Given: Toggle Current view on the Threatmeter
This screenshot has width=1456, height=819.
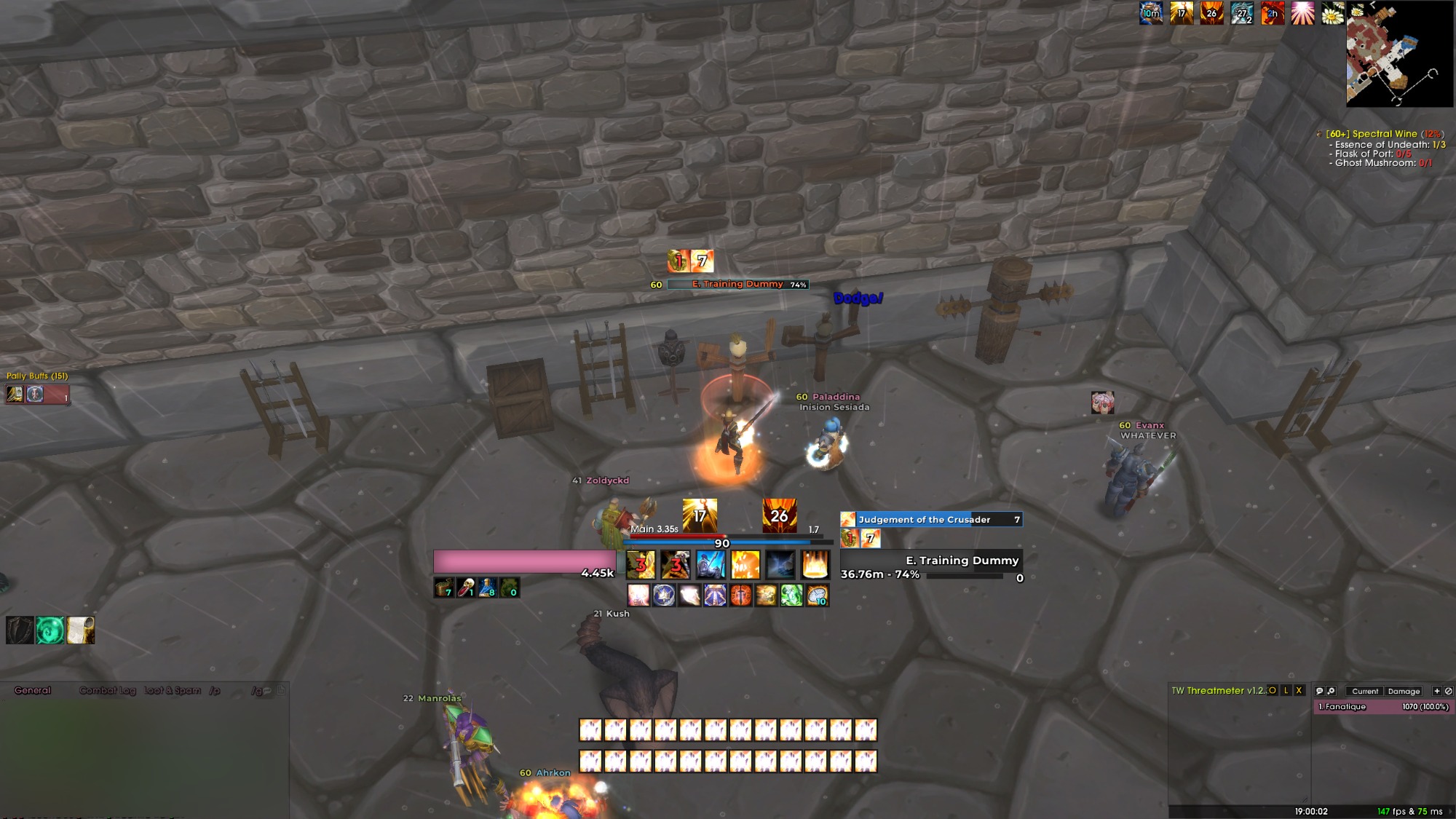Looking at the screenshot, I should point(1364,691).
